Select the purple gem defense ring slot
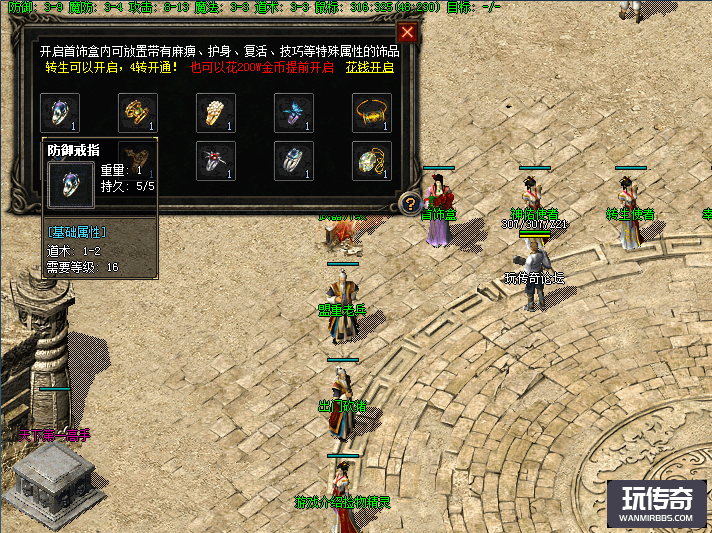Viewport: 712px width, 533px height. click(59, 113)
